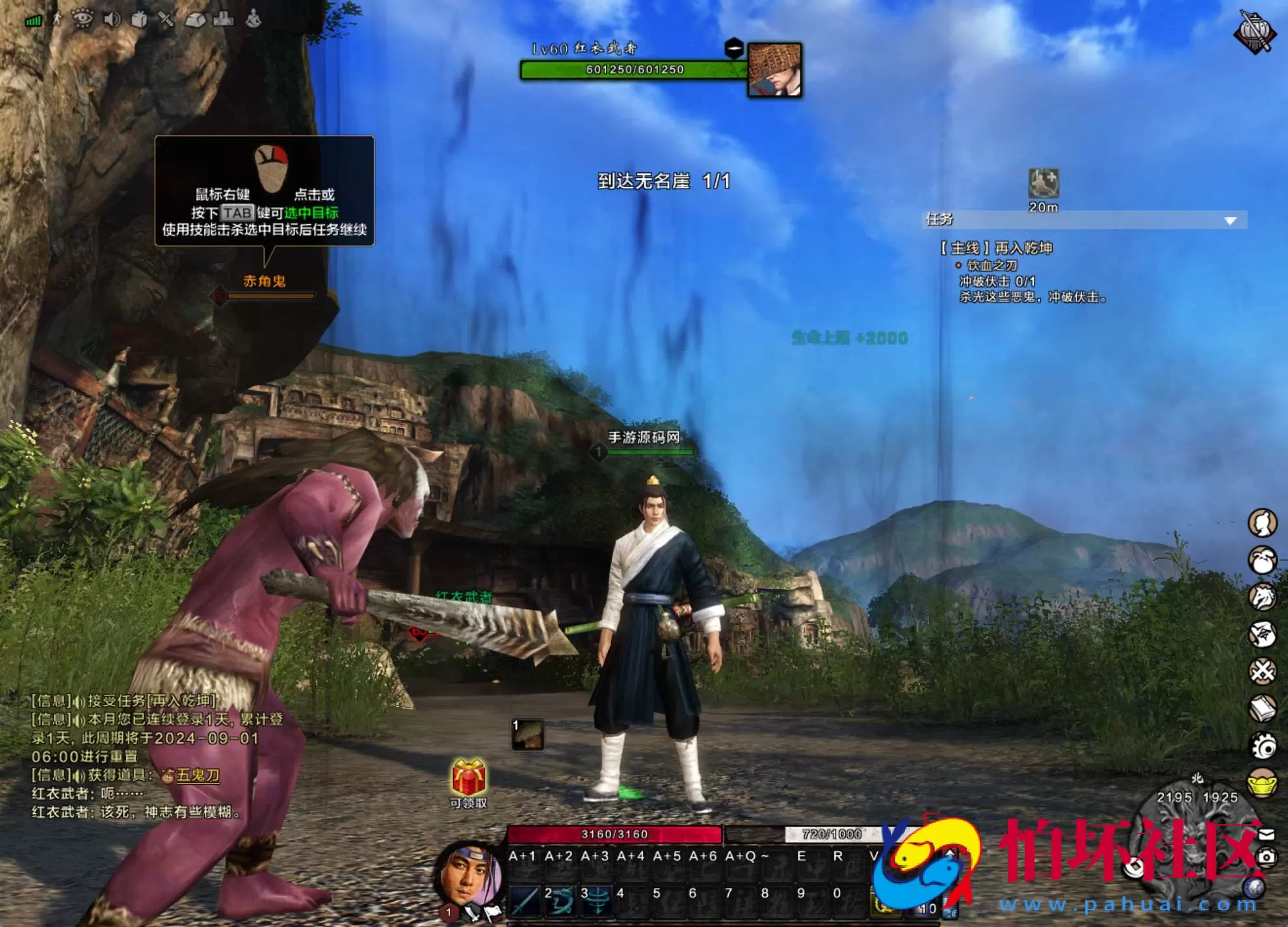
Task: Select the meditation pose icon
Action: coord(253,19)
